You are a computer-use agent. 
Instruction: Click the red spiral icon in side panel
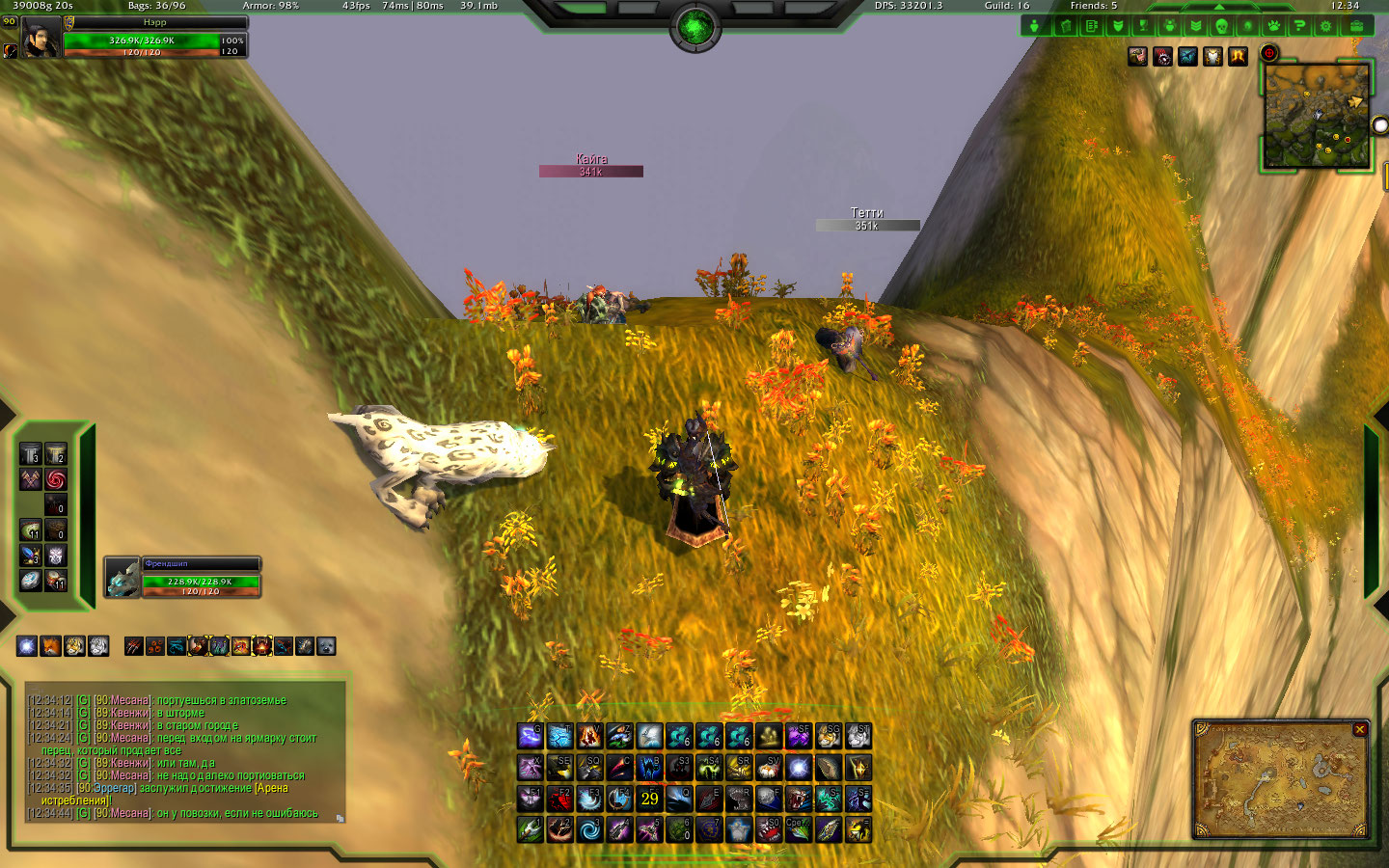point(56,479)
